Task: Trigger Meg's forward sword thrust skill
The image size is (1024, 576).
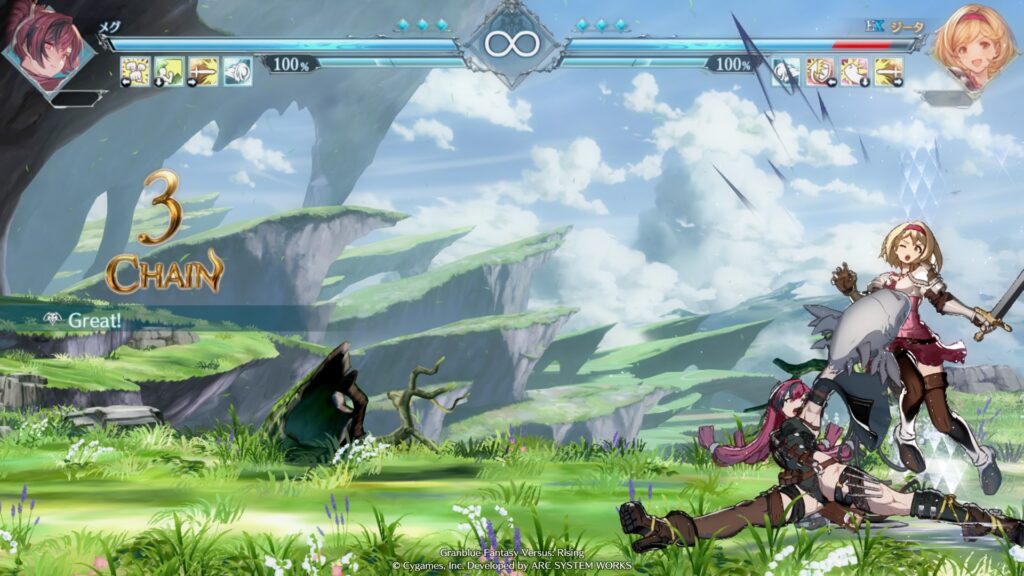Action: [x=203, y=71]
